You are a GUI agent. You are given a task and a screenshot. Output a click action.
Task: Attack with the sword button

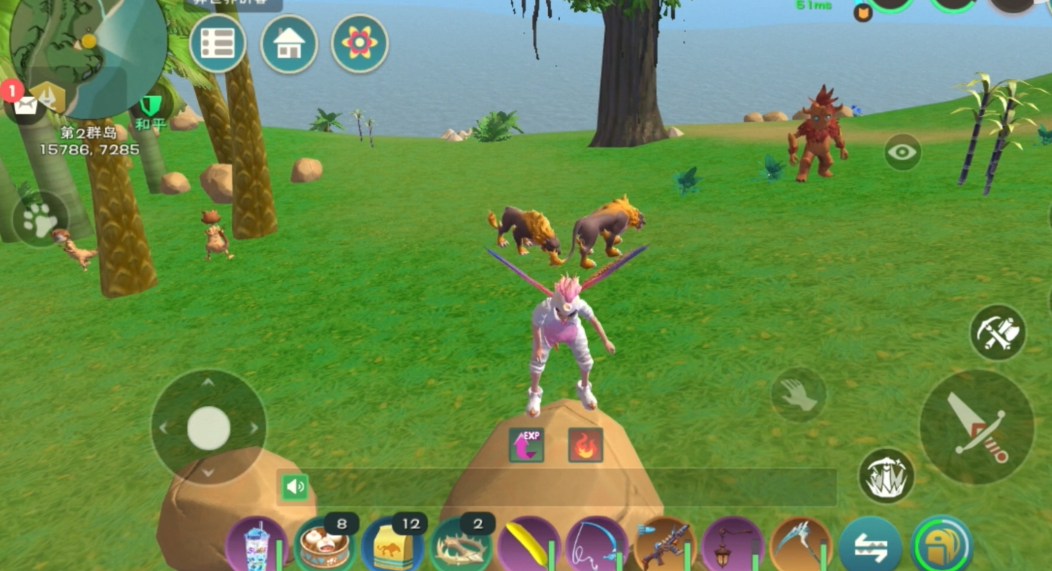click(x=976, y=427)
